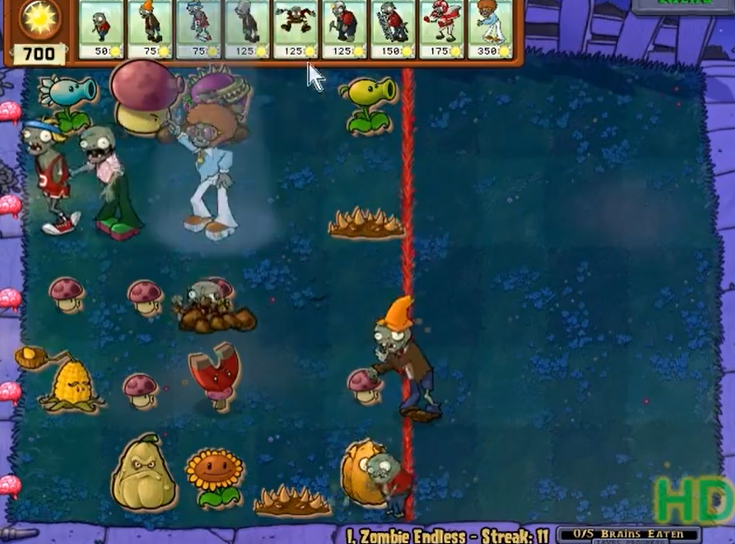The width and height of the screenshot is (735, 544).
Task: Choose the Bungee Zombie packet
Action: pos(296,29)
